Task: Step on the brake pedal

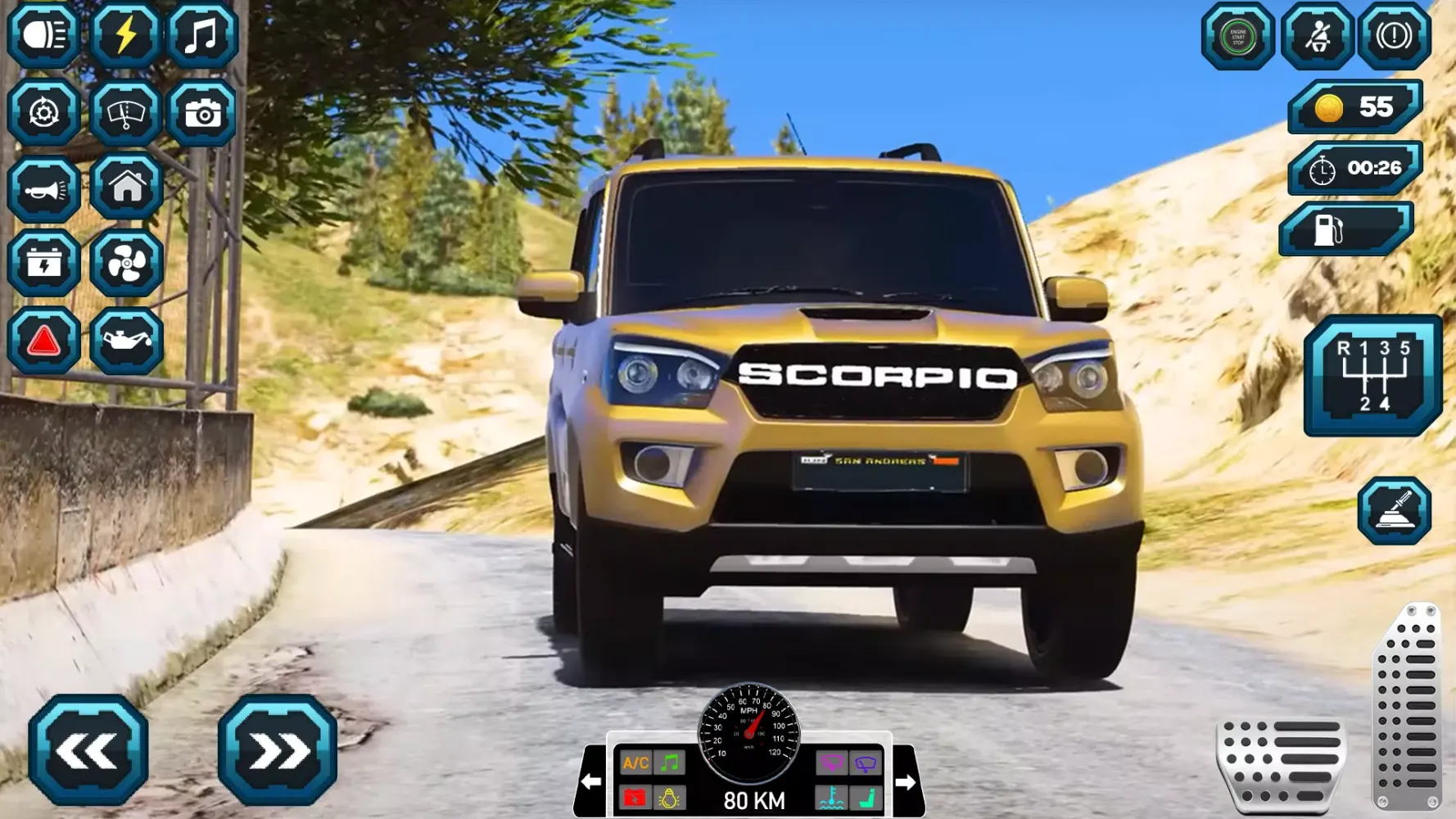Action: (x=1281, y=762)
